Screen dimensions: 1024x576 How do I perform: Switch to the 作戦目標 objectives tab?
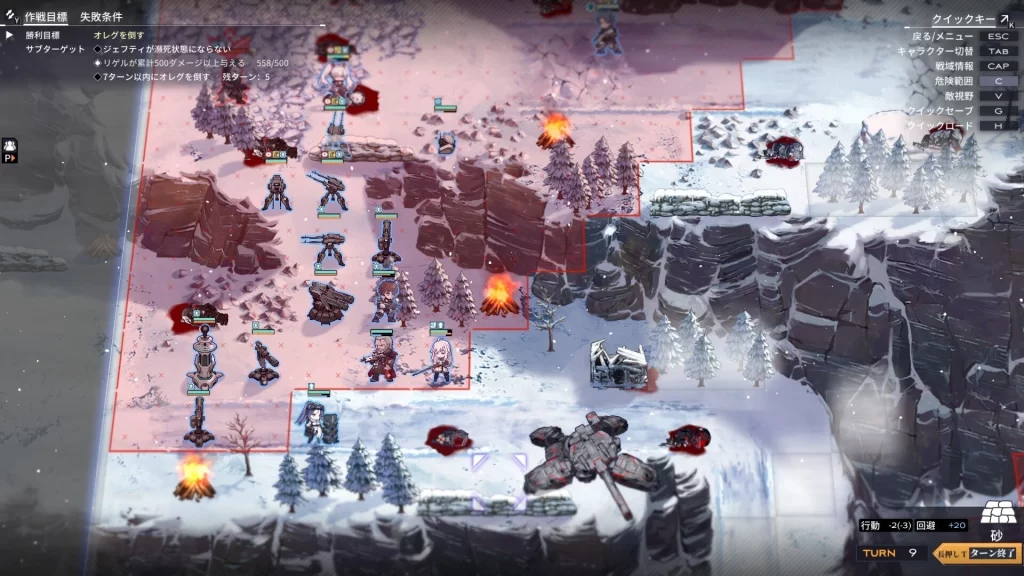47,17
